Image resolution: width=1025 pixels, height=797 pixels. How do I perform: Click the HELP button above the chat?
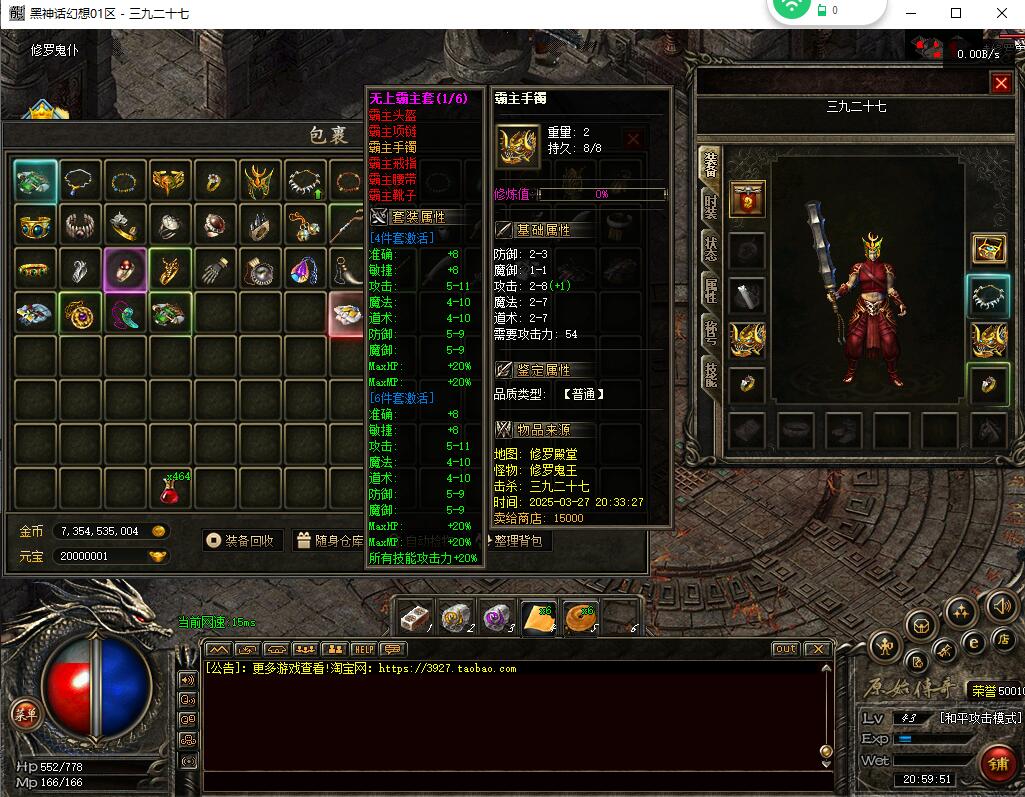coord(364,650)
